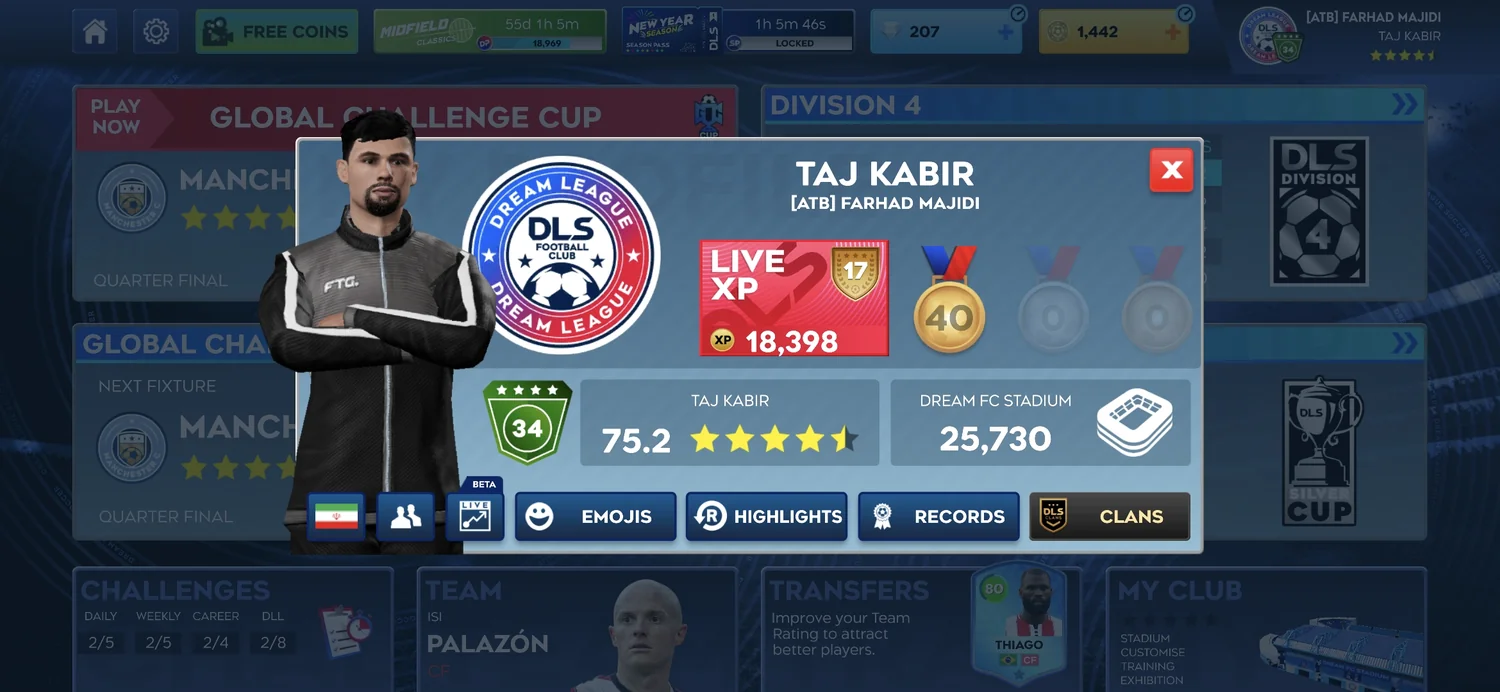Go to the Clans screen
The height and width of the screenshot is (692, 1500).
pos(1109,517)
